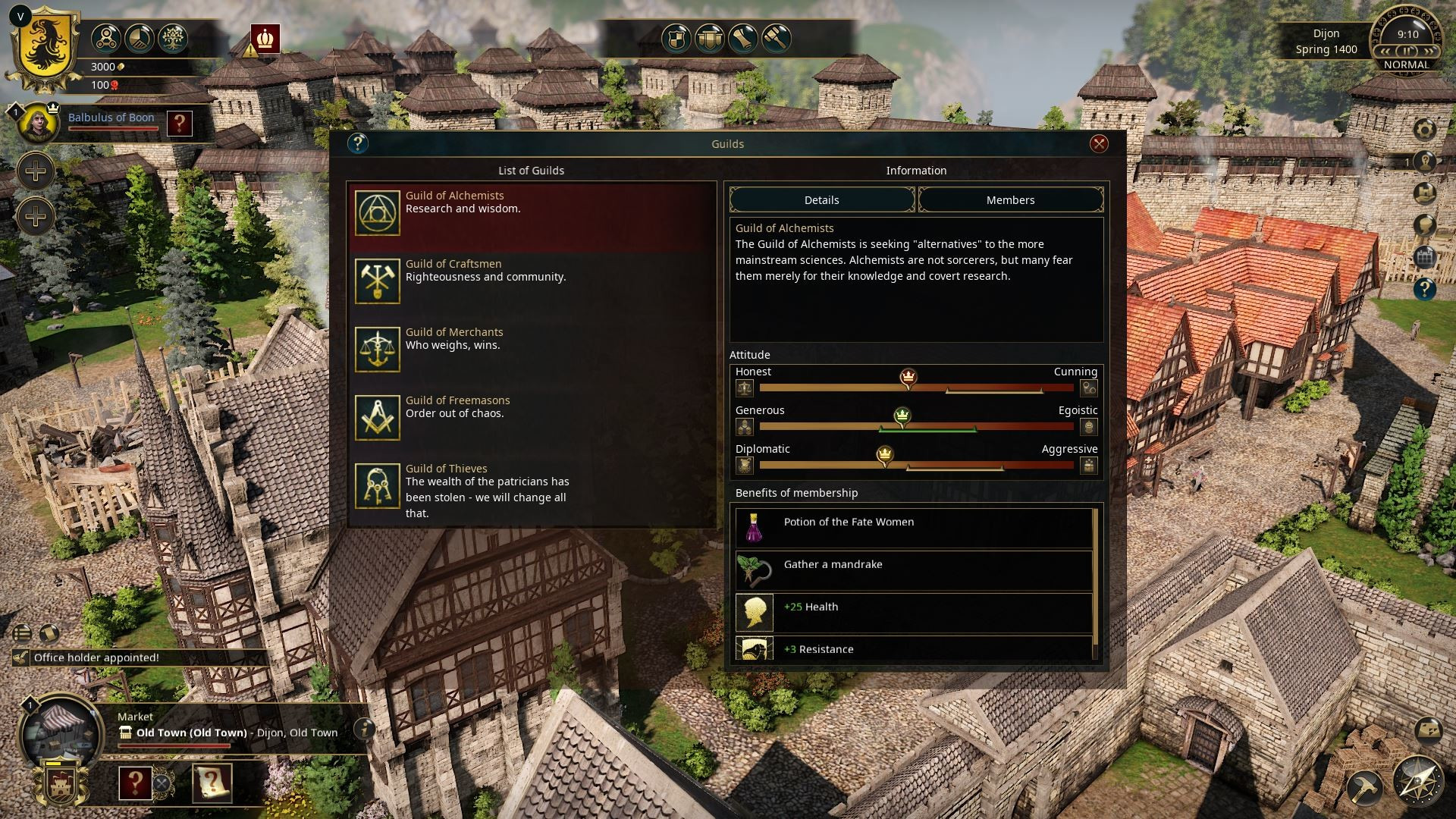This screenshot has width=1456, height=819.
Task: Select the Potion of the Fate Women benefit
Action: click(x=913, y=529)
